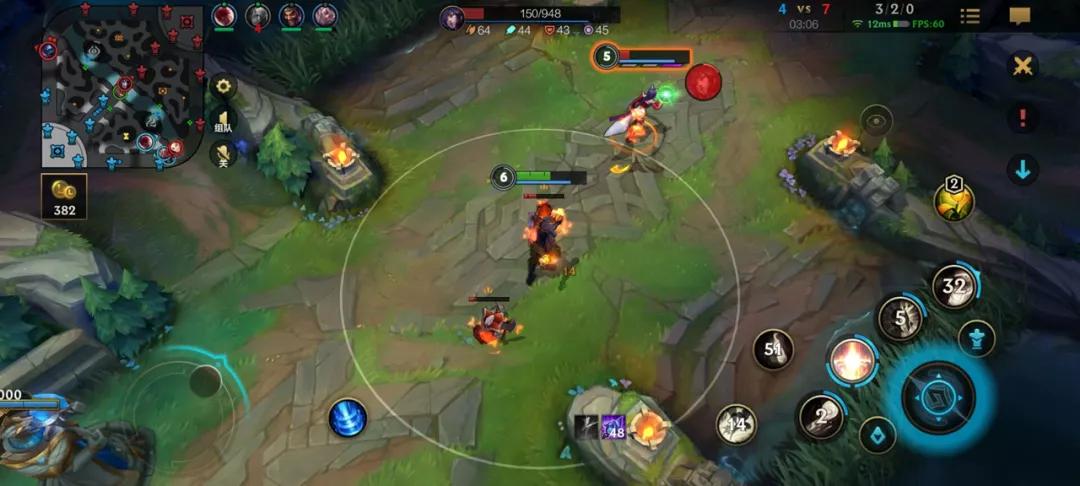Select the tower-target attack button
This screenshot has width=1080, height=486.
click(976, 338)
